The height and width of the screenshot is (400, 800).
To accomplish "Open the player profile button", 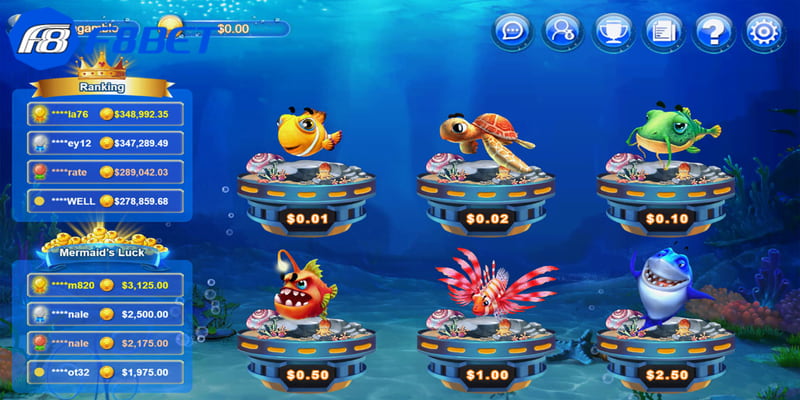I will (x=562, y=30).
